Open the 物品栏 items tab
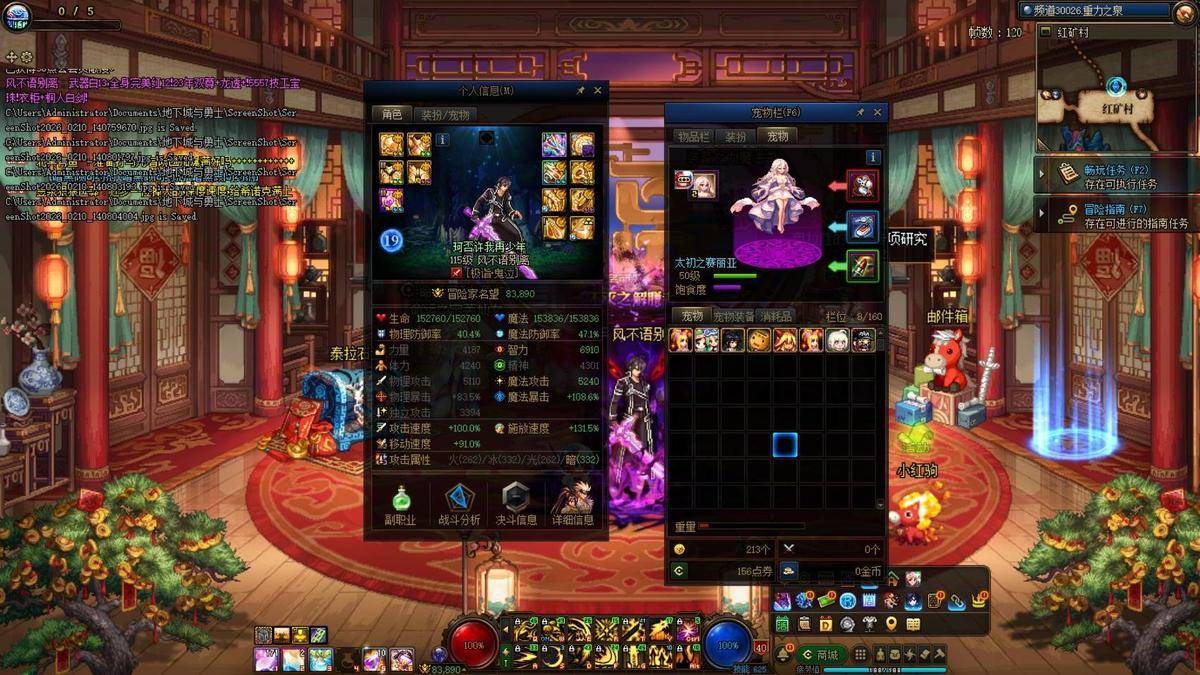Screen dimensions: 1200x675 [692, 136]
